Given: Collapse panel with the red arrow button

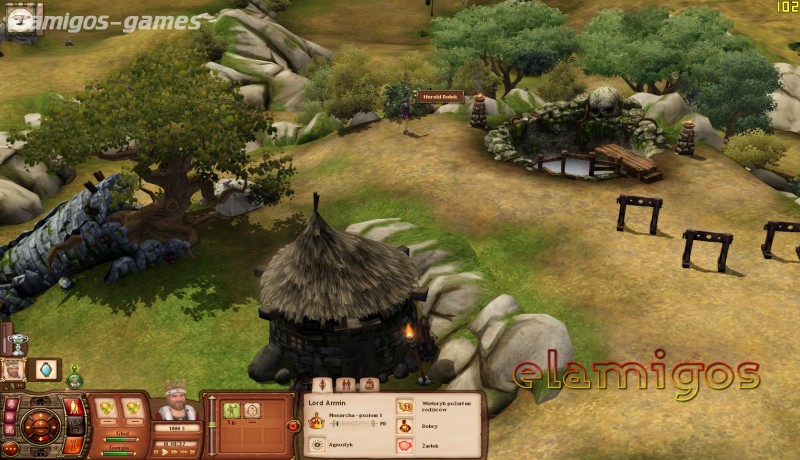Looking at the screenshot, I should (293, 425).
